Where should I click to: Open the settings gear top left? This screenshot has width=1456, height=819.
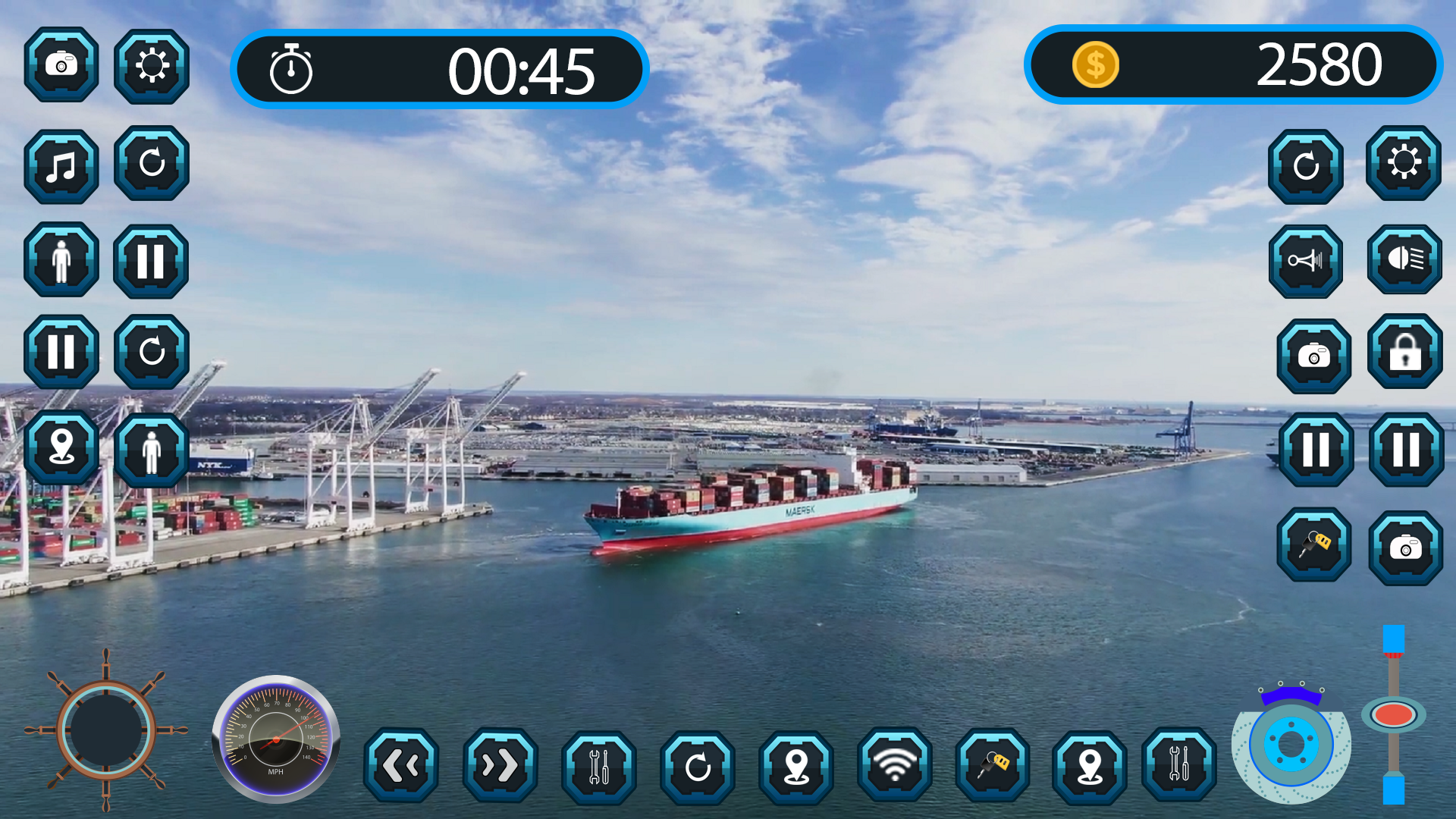tap(150, 66)
